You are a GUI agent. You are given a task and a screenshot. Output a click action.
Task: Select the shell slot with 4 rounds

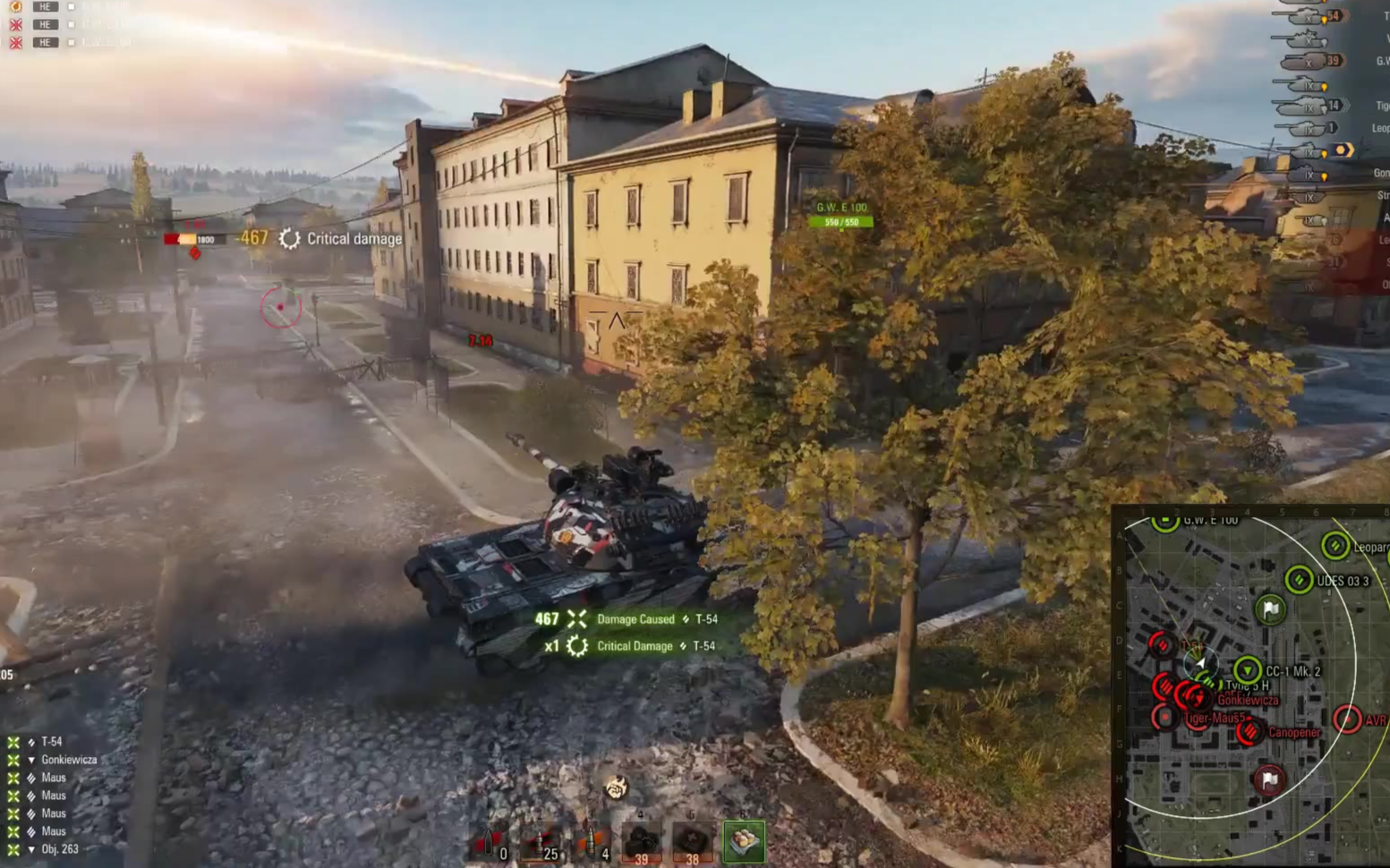(x=592, y=843)
